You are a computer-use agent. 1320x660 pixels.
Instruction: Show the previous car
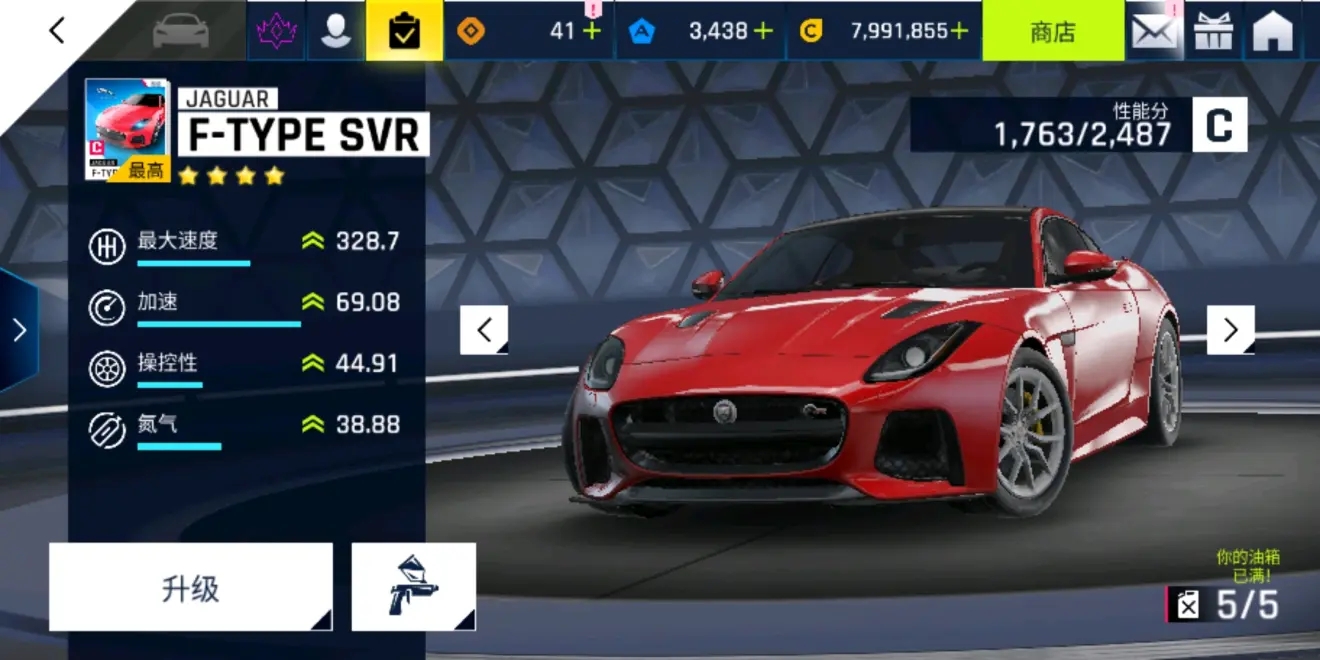(x=484, y=330)
